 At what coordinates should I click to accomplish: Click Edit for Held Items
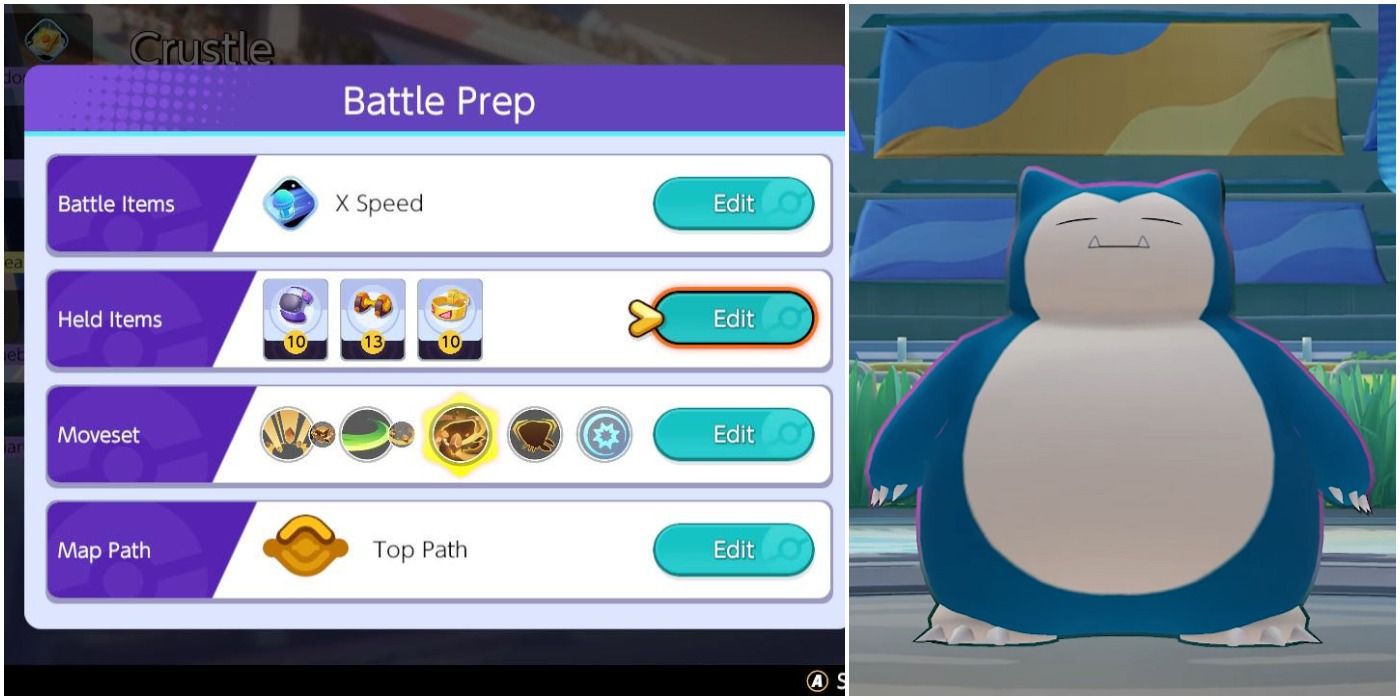point(733,319)
